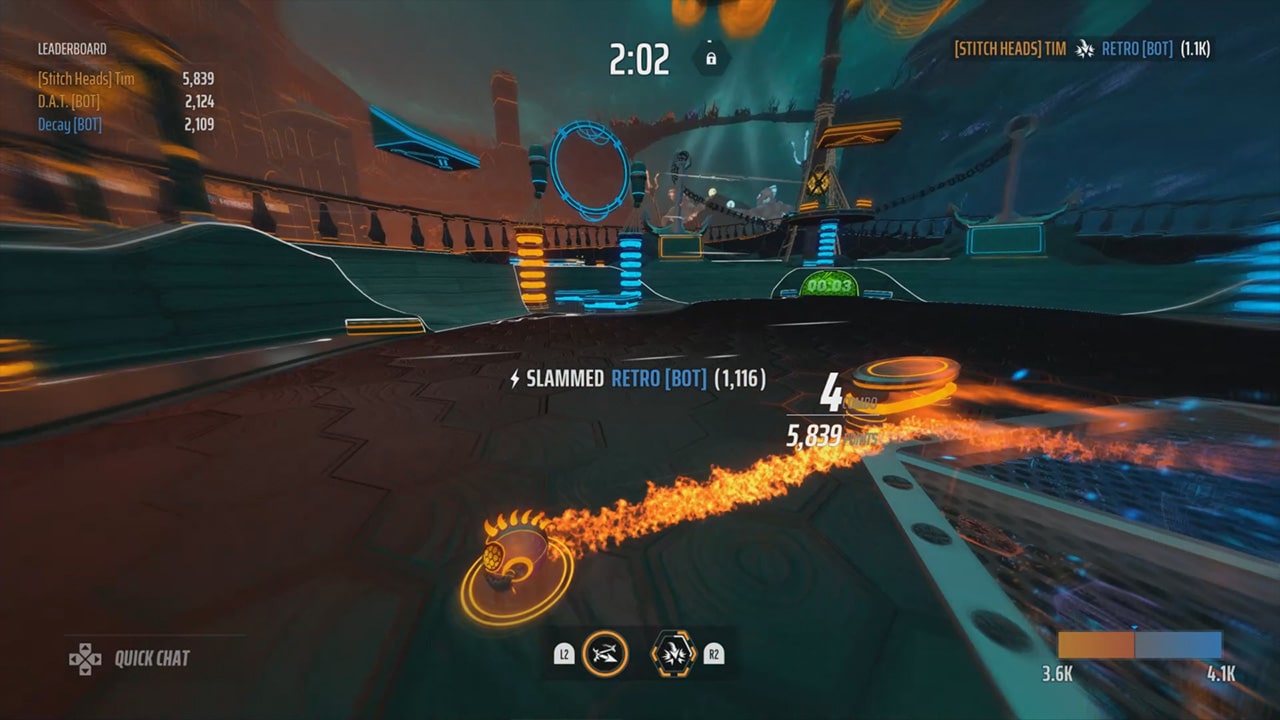Expand the LEADERBOARD panel header
The width and height of the screenshot is (1280, 720).
(x=73, y=47)
